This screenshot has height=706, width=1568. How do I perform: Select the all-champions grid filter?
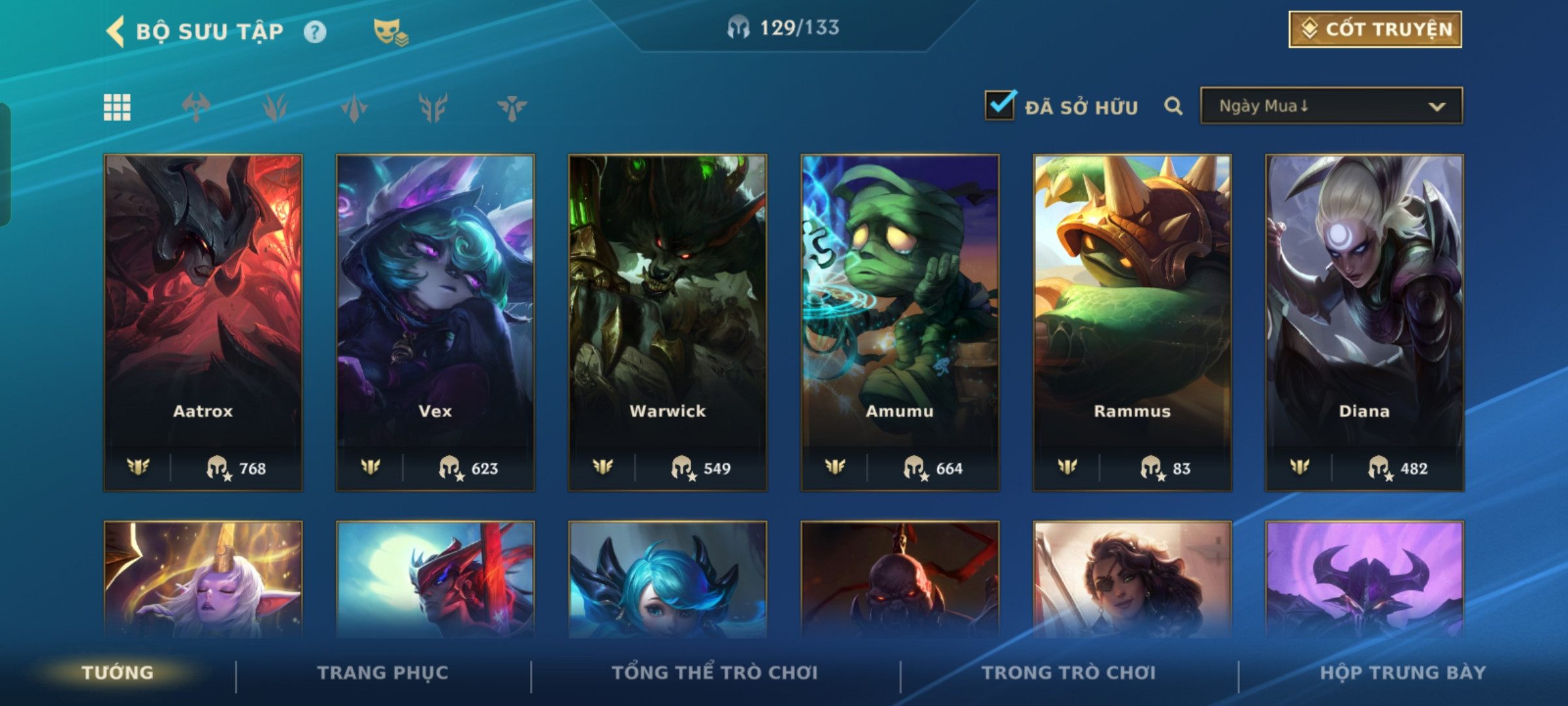(x=118, y=107)
